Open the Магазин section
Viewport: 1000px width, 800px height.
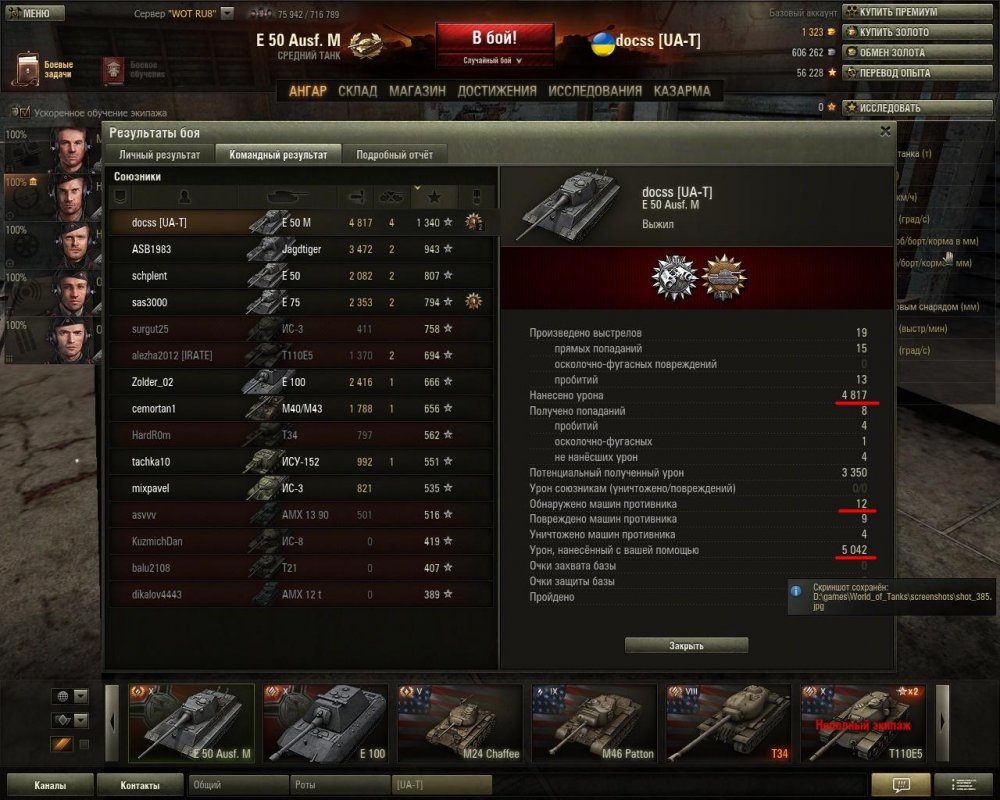417,91
